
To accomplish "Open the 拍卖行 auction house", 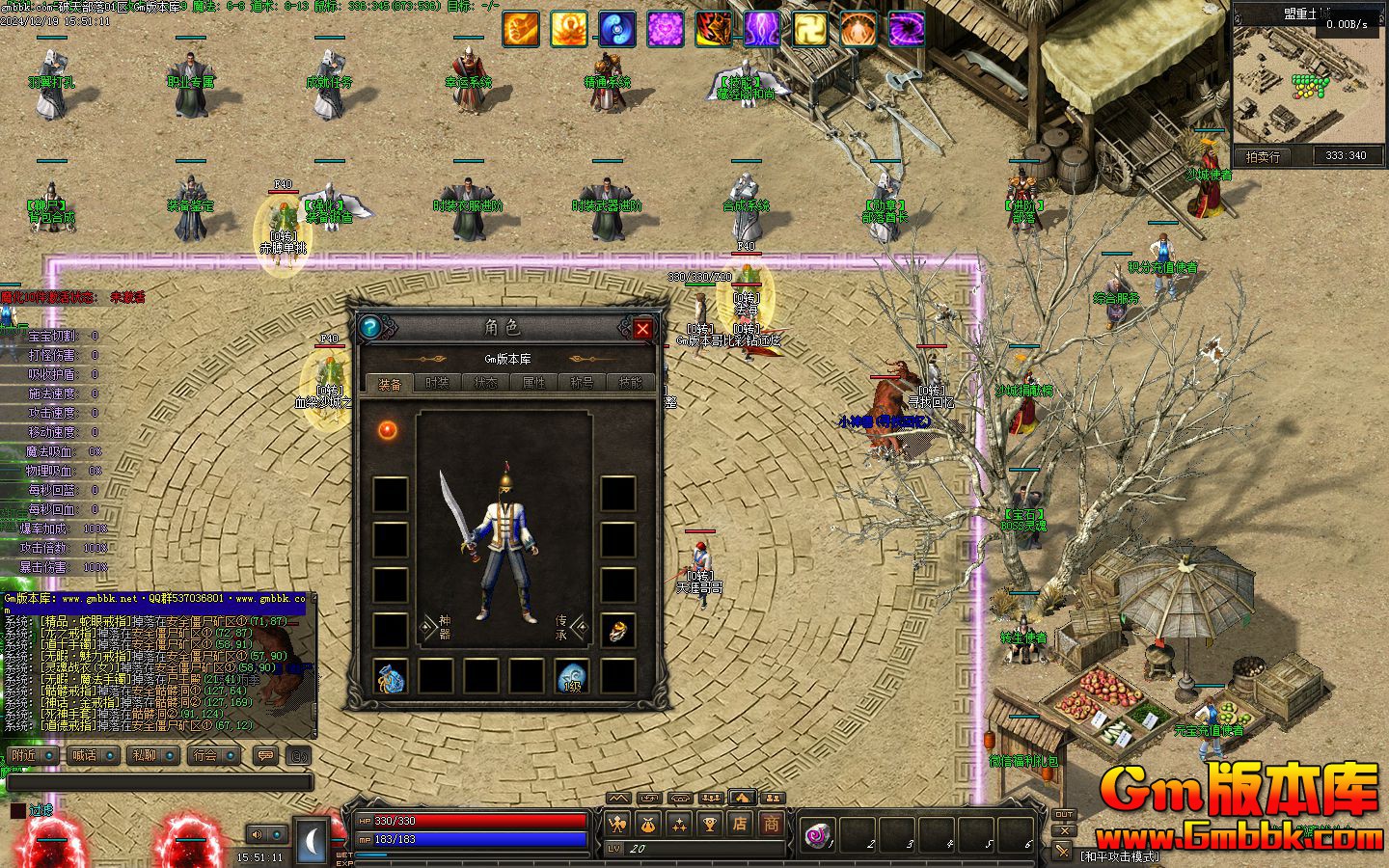I will click(1263, 156).
